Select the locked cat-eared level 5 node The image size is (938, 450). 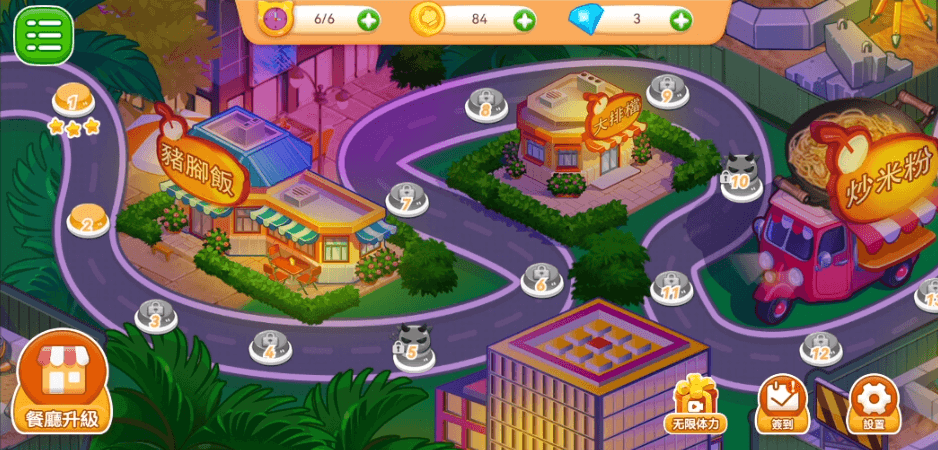coord(413,347)
